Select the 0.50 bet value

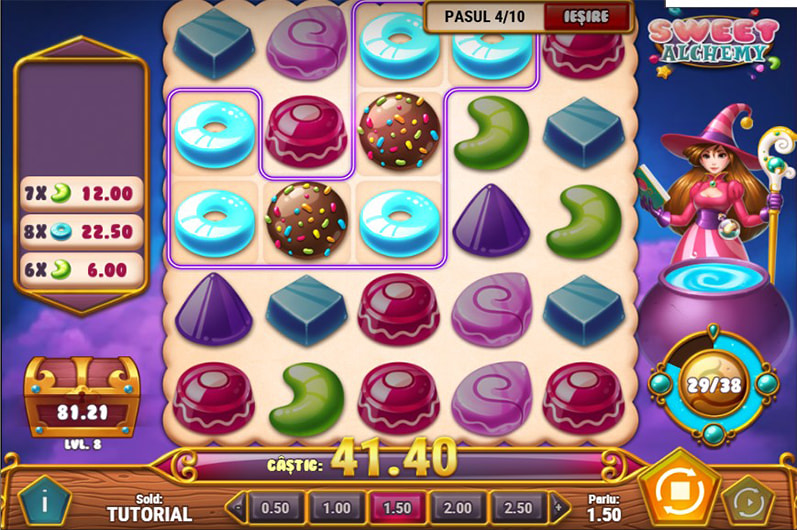(275, 507)
